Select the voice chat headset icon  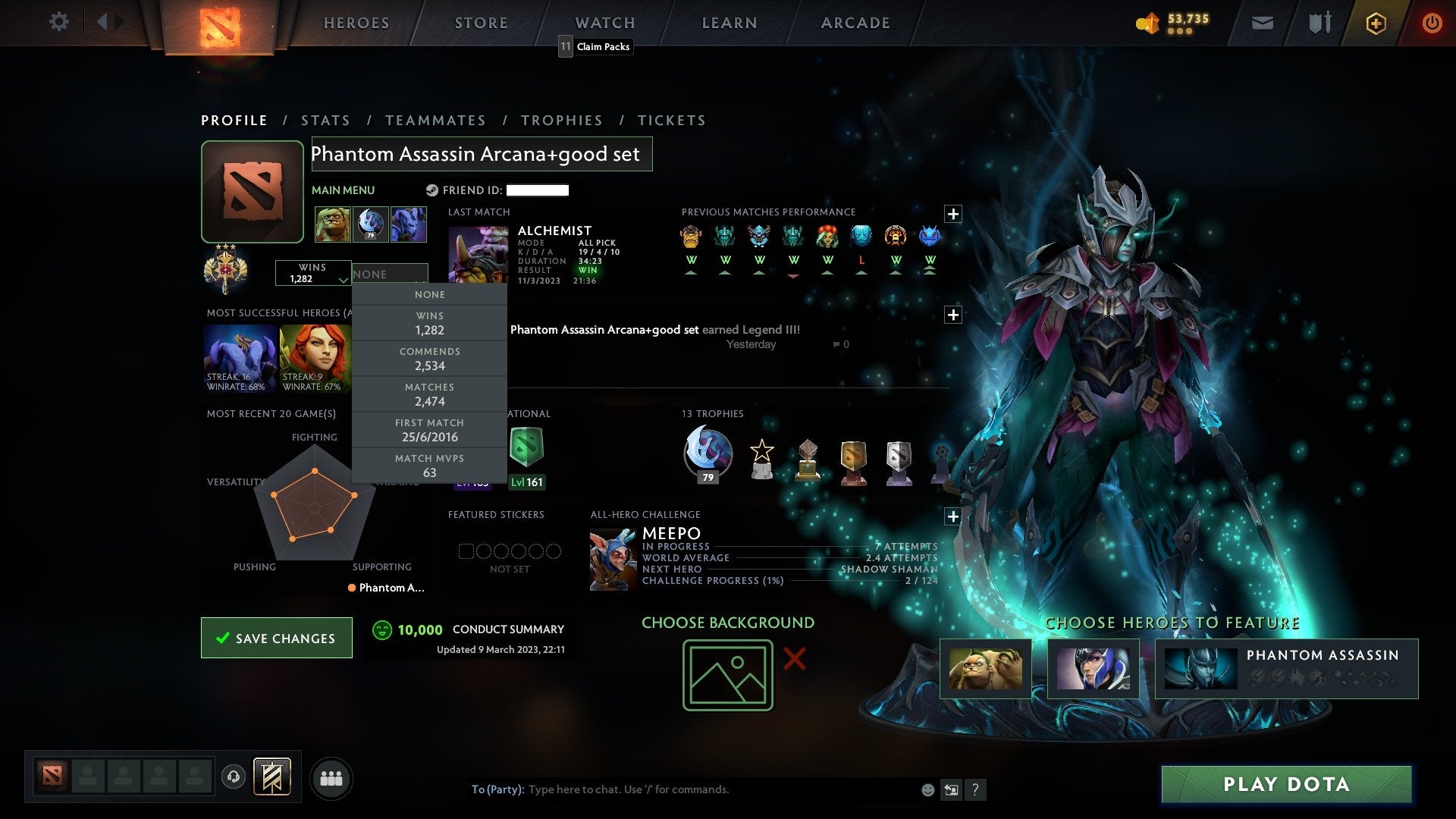234,777
